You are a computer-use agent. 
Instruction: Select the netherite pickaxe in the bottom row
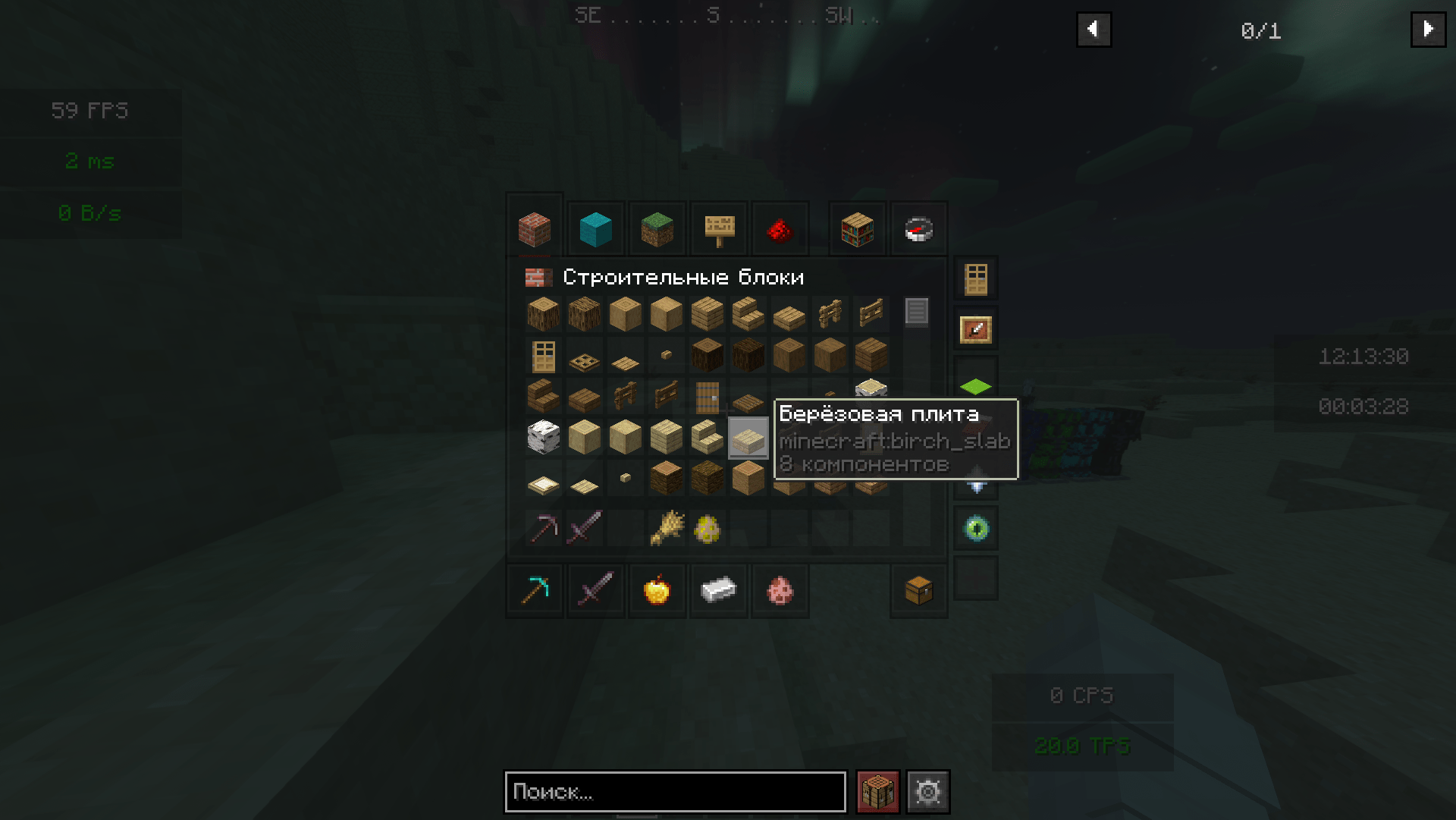534,590
